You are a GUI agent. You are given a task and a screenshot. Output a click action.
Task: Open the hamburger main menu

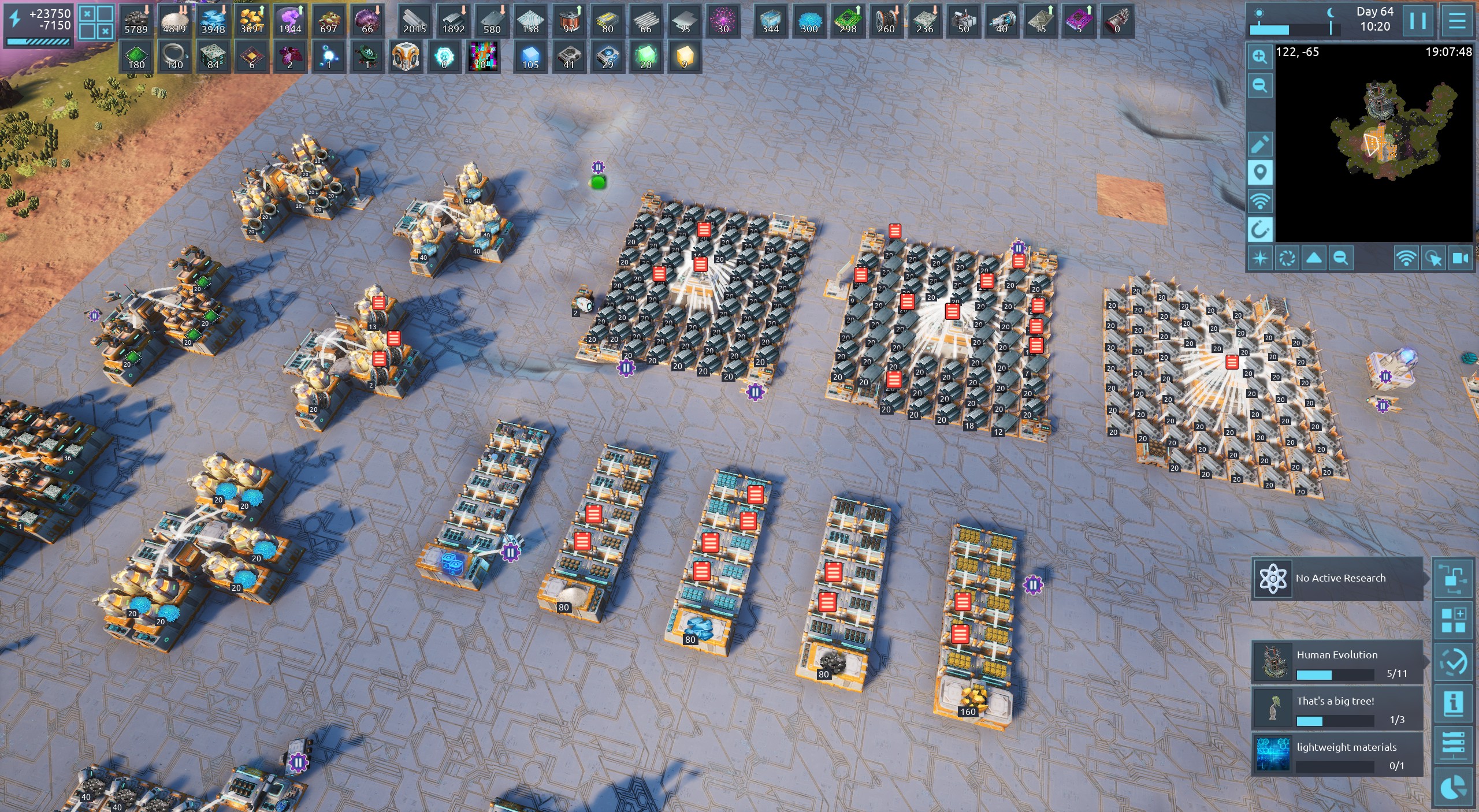(1457, 21)
